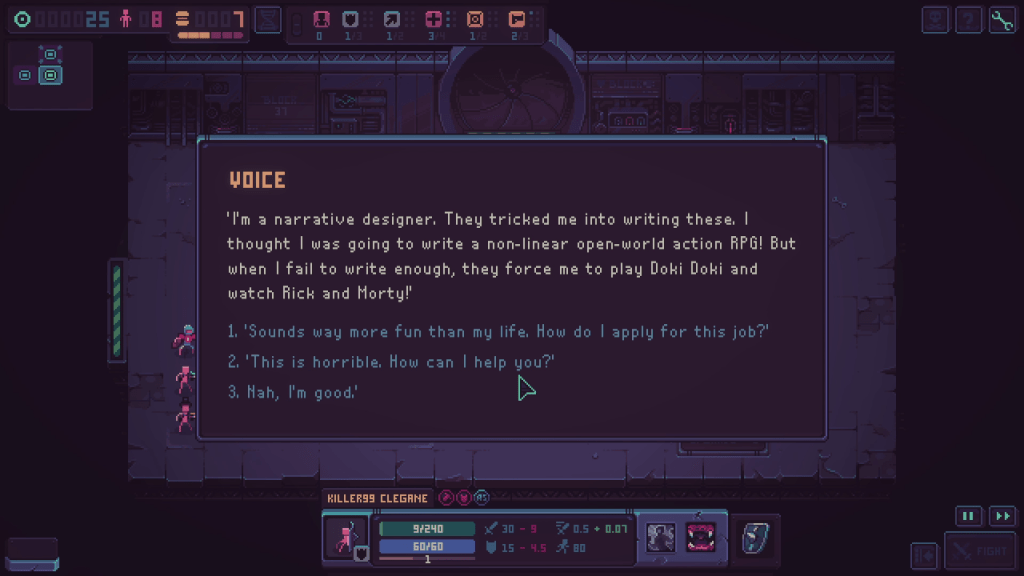Click the pink medical cross module icon
Screen dimensions: 1024x576
pos(433,19)
